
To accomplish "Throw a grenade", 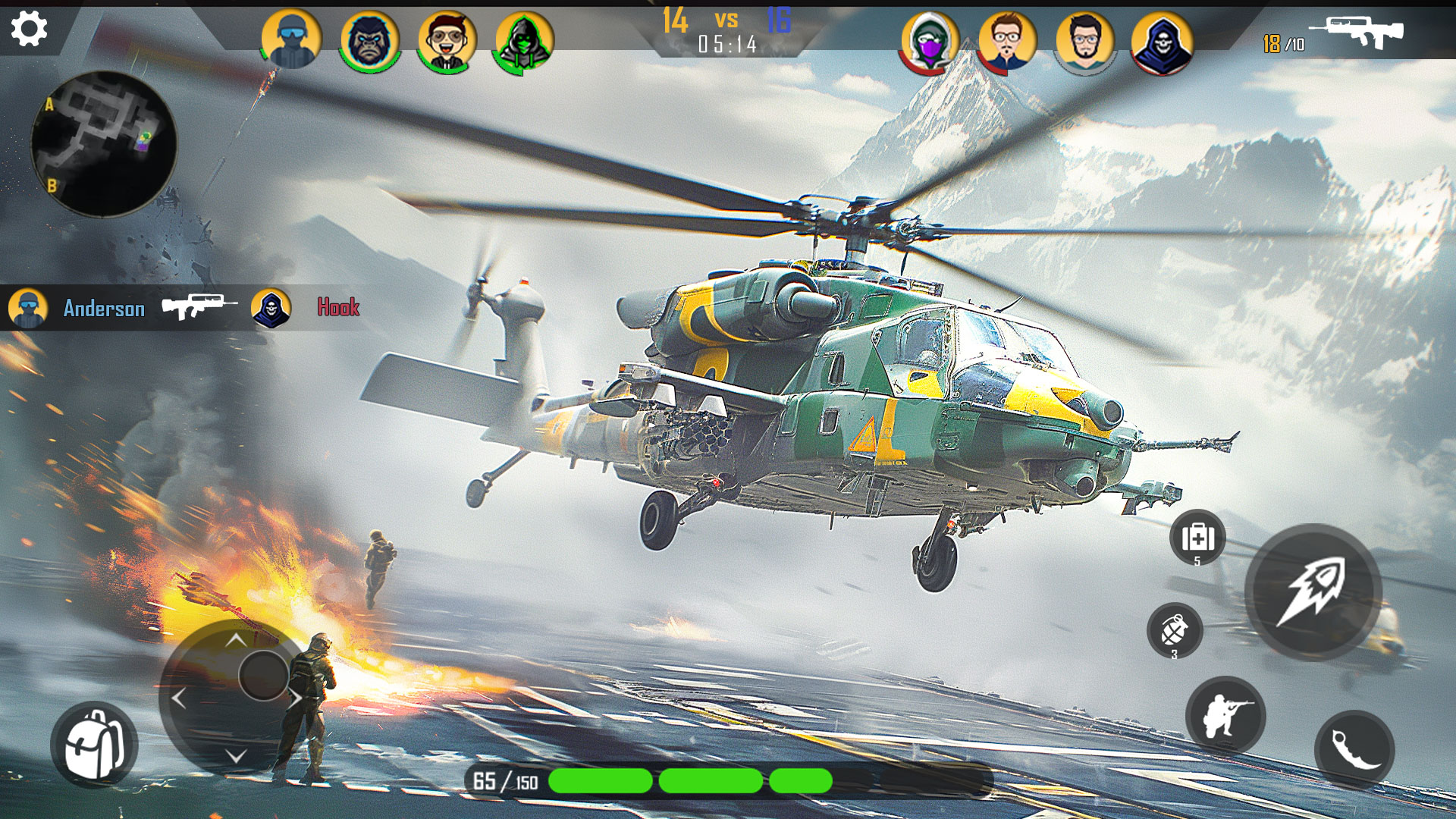I will 1175,631.
